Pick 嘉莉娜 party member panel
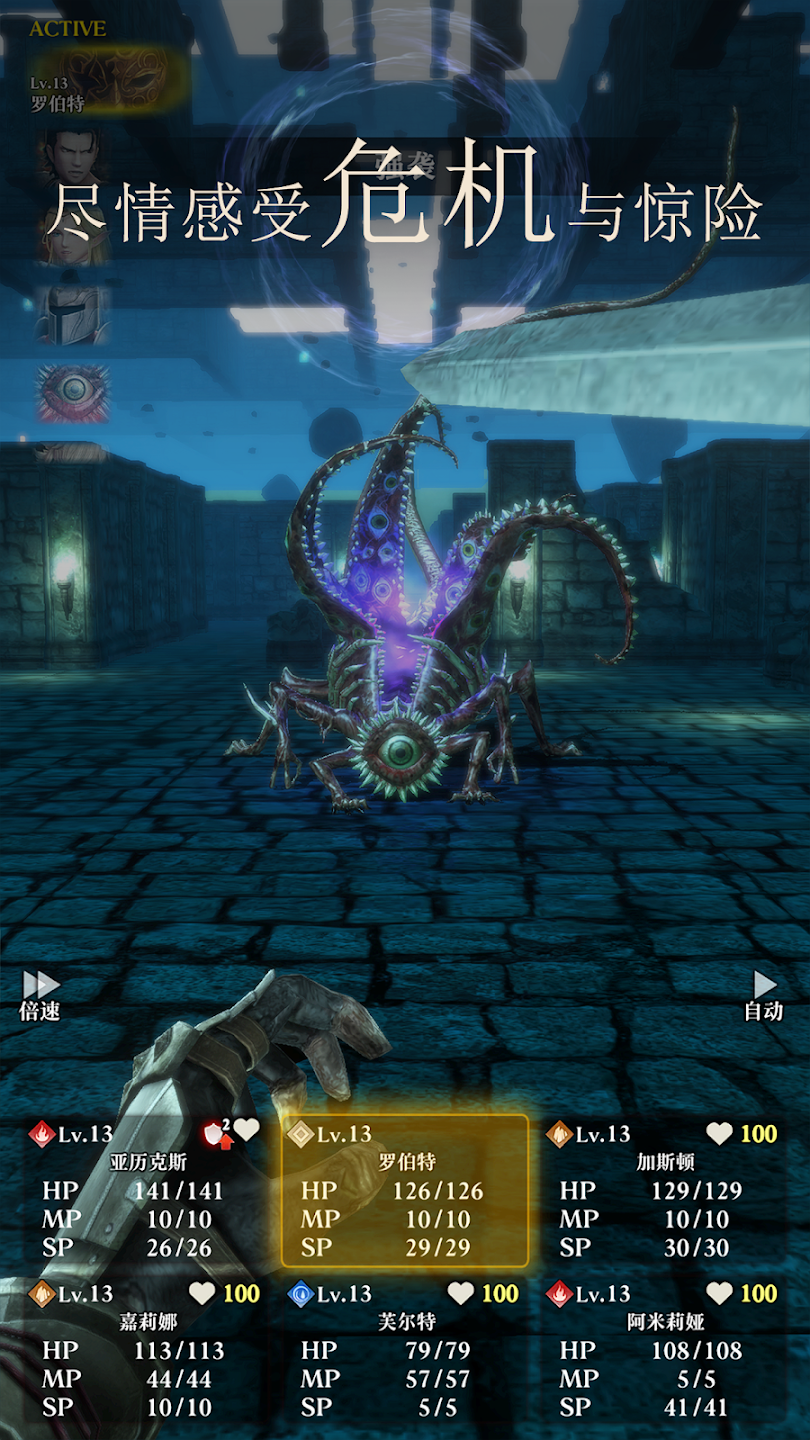810x1440 pixels. point(147,1350)
